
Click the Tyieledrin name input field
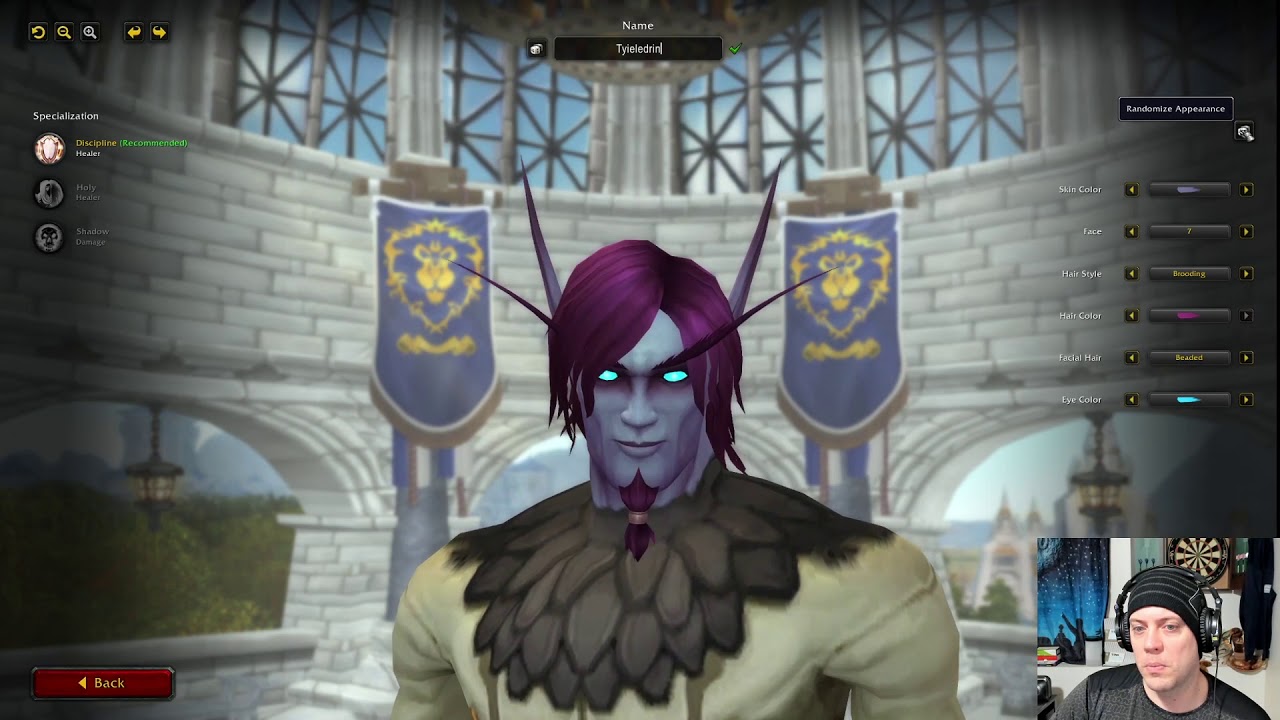coord(638,47)
